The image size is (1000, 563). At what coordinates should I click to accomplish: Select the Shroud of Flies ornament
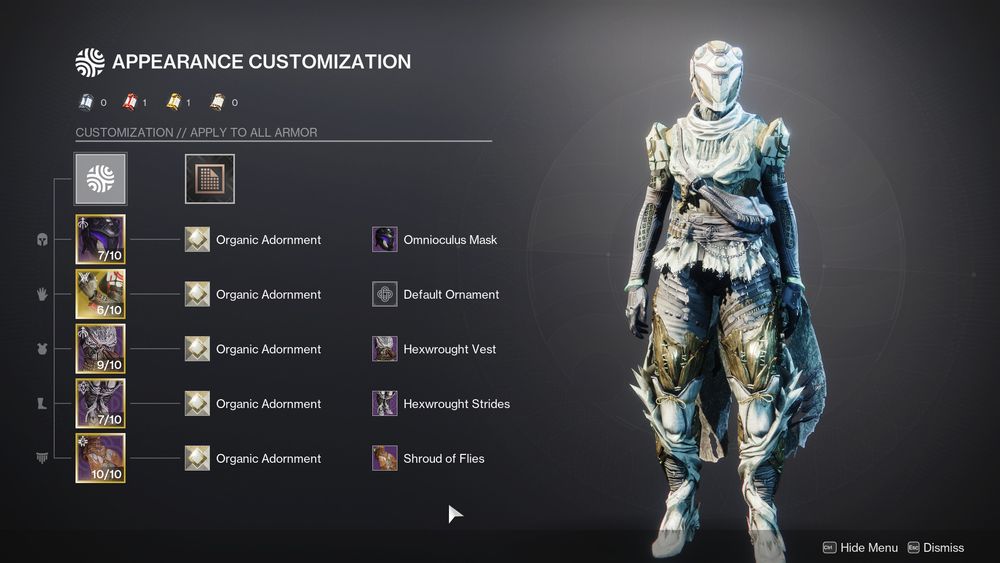[385, 458]
